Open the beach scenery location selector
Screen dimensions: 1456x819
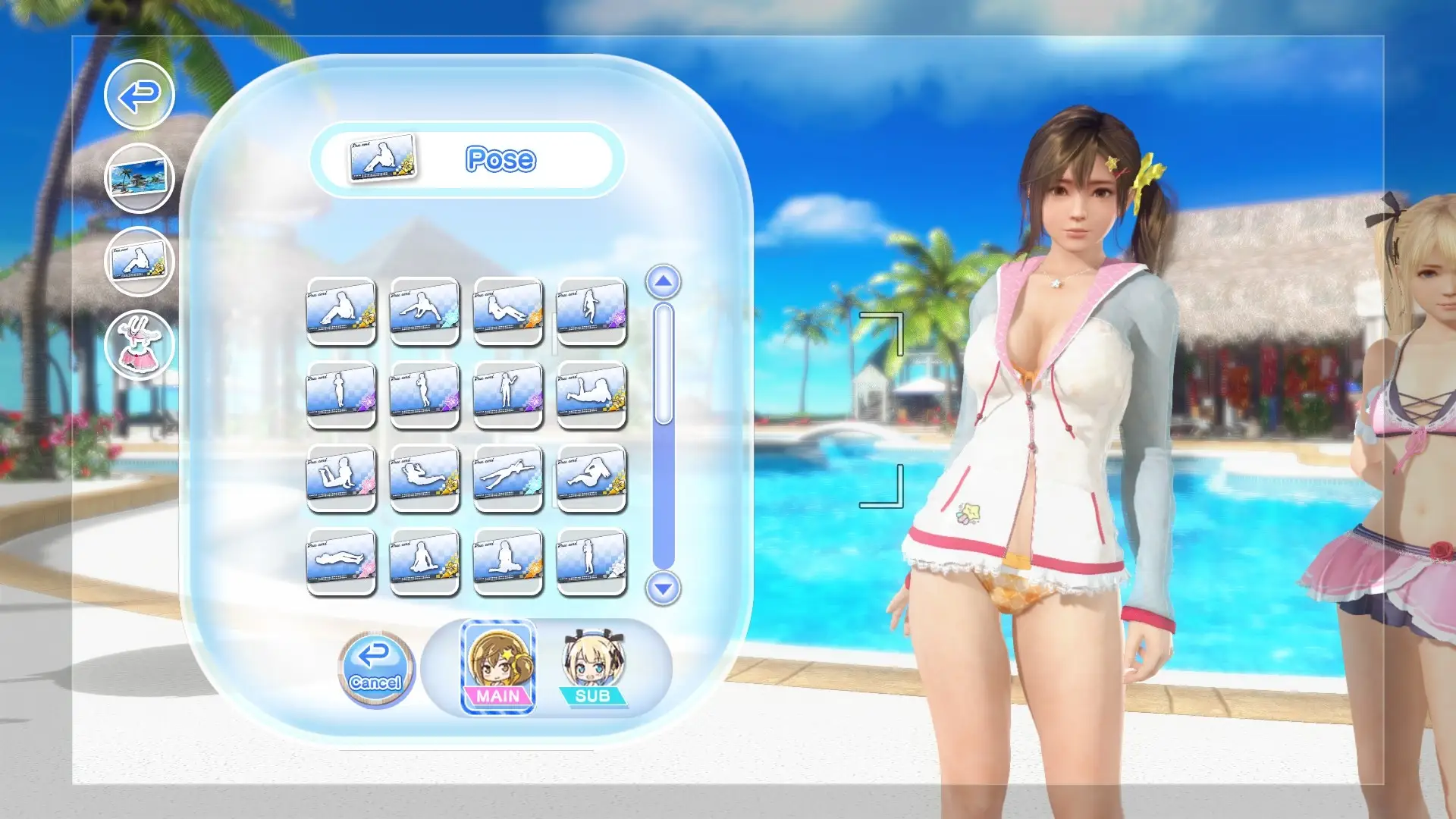[x=140, y=179]
